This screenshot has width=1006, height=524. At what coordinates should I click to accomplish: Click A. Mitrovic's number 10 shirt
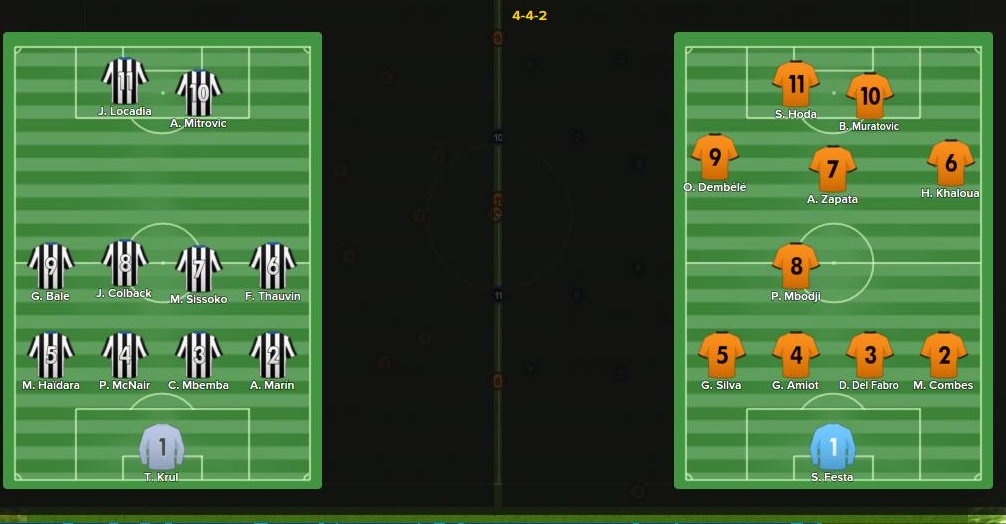coord(198,94)
